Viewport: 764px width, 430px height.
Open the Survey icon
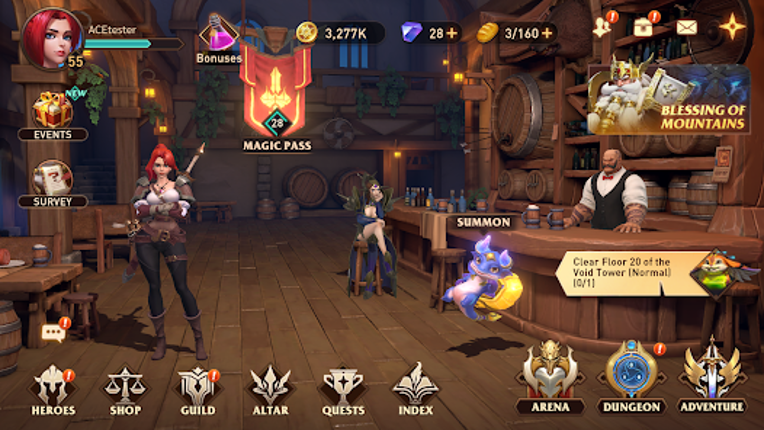click(52, 180)
